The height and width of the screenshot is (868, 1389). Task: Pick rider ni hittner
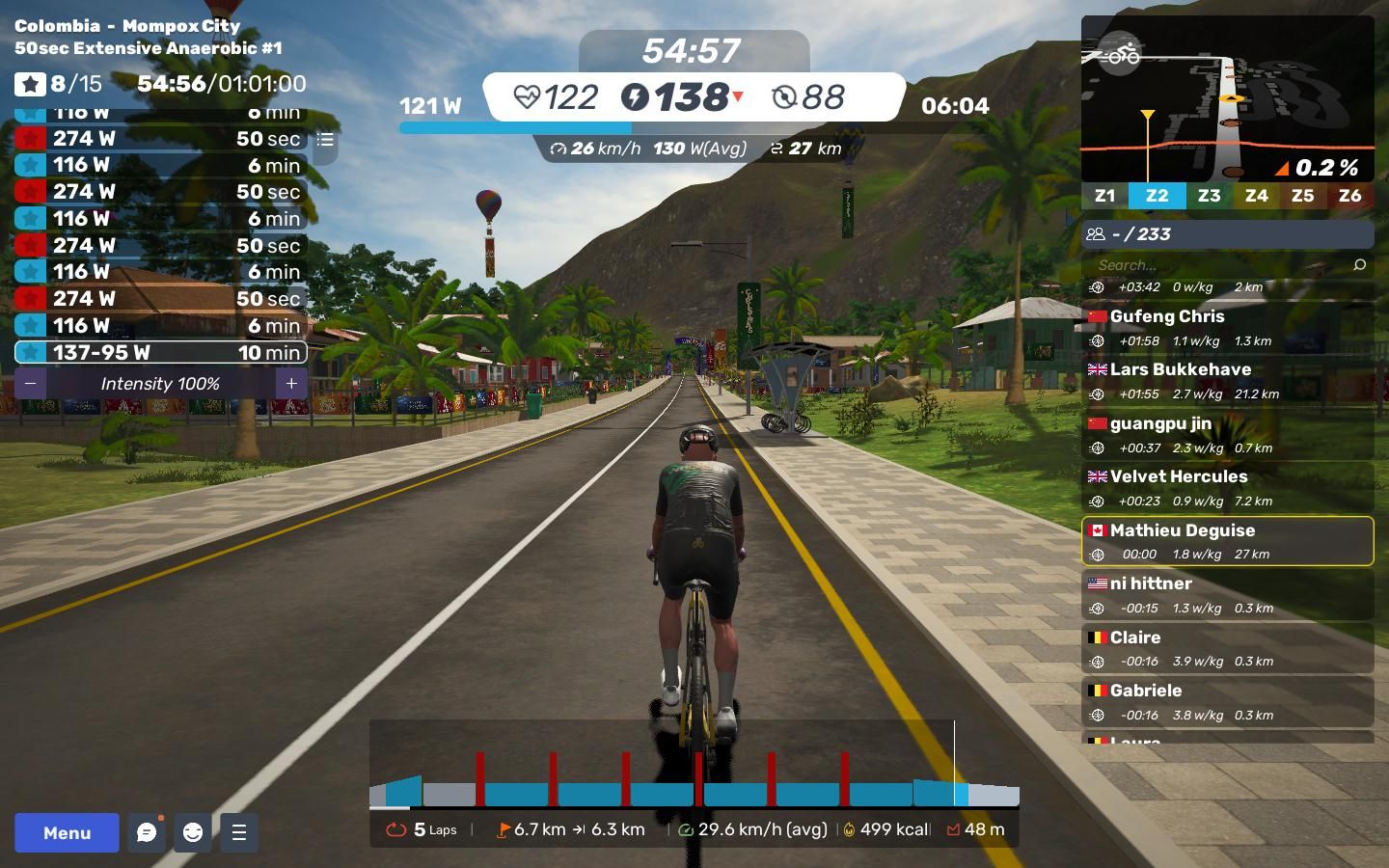[1227, 595]
